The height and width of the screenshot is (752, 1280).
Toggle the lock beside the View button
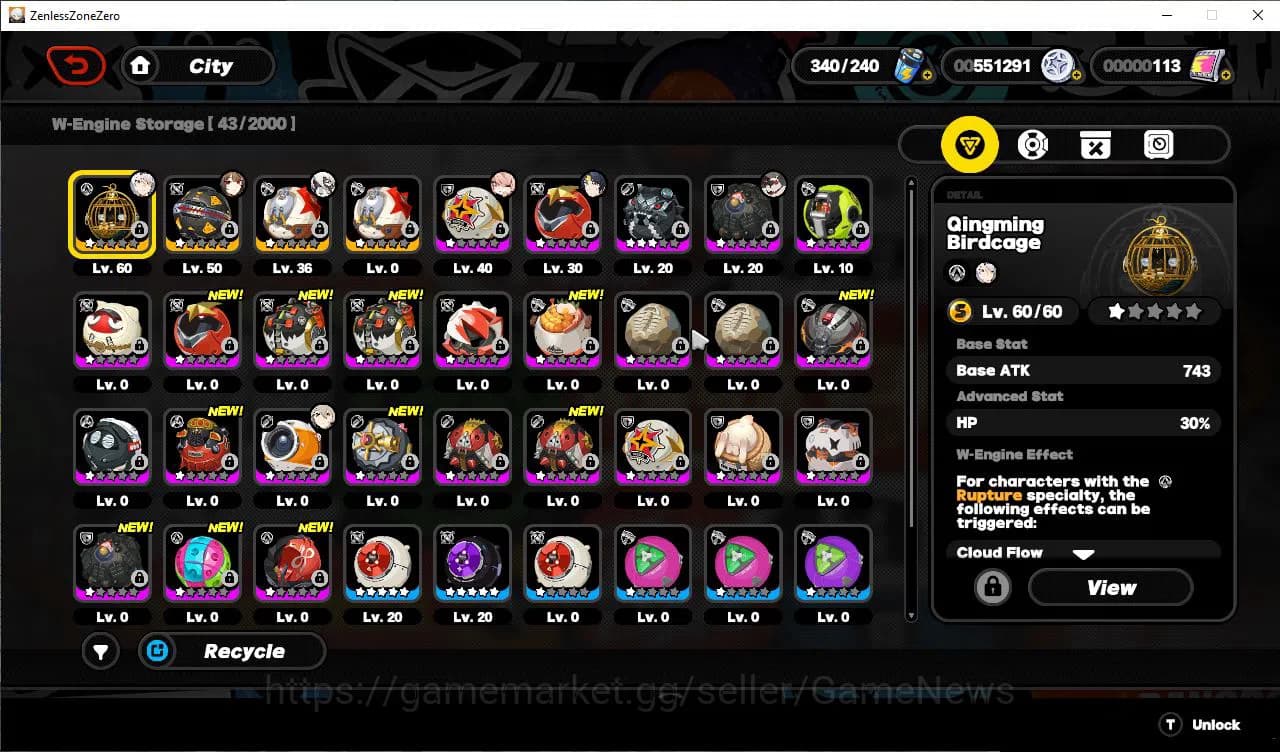point(992,588)
